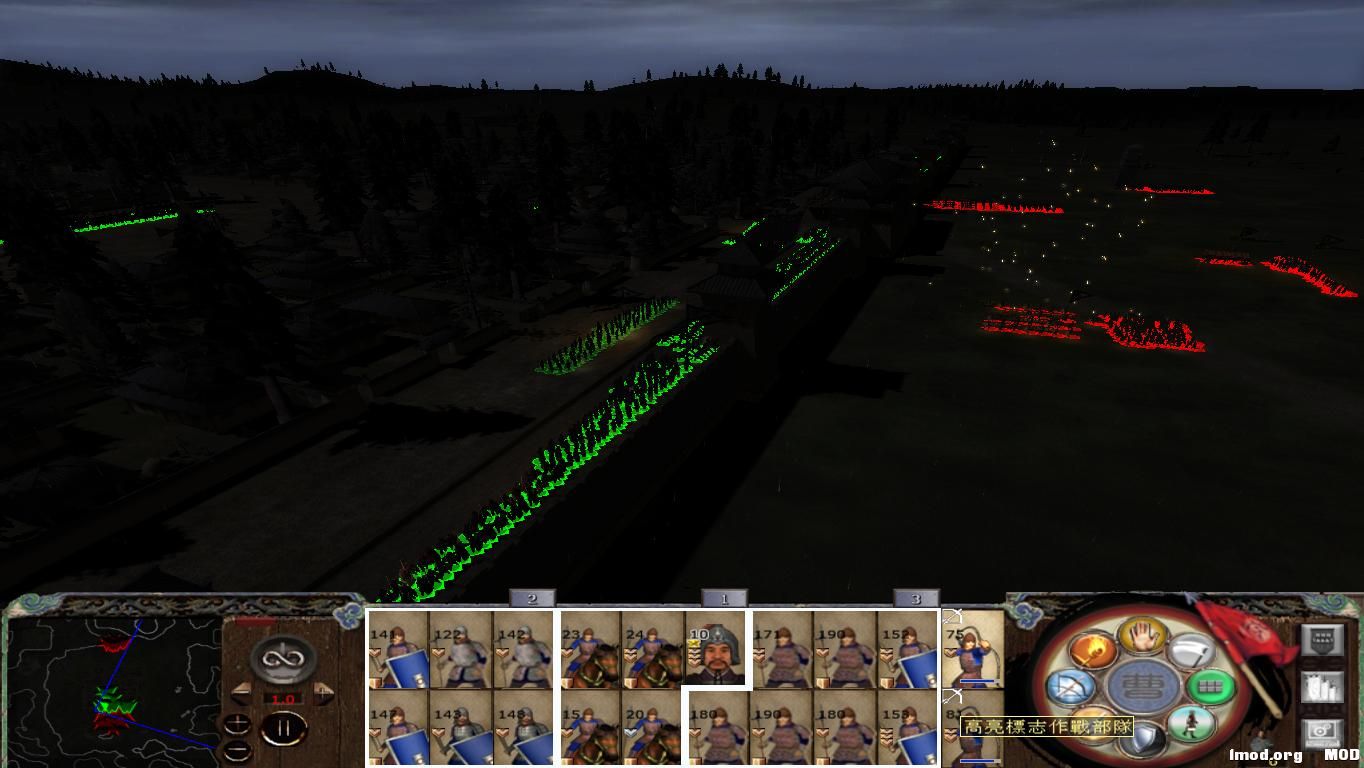Group selected units with the green grid icon

point(1211,687)
